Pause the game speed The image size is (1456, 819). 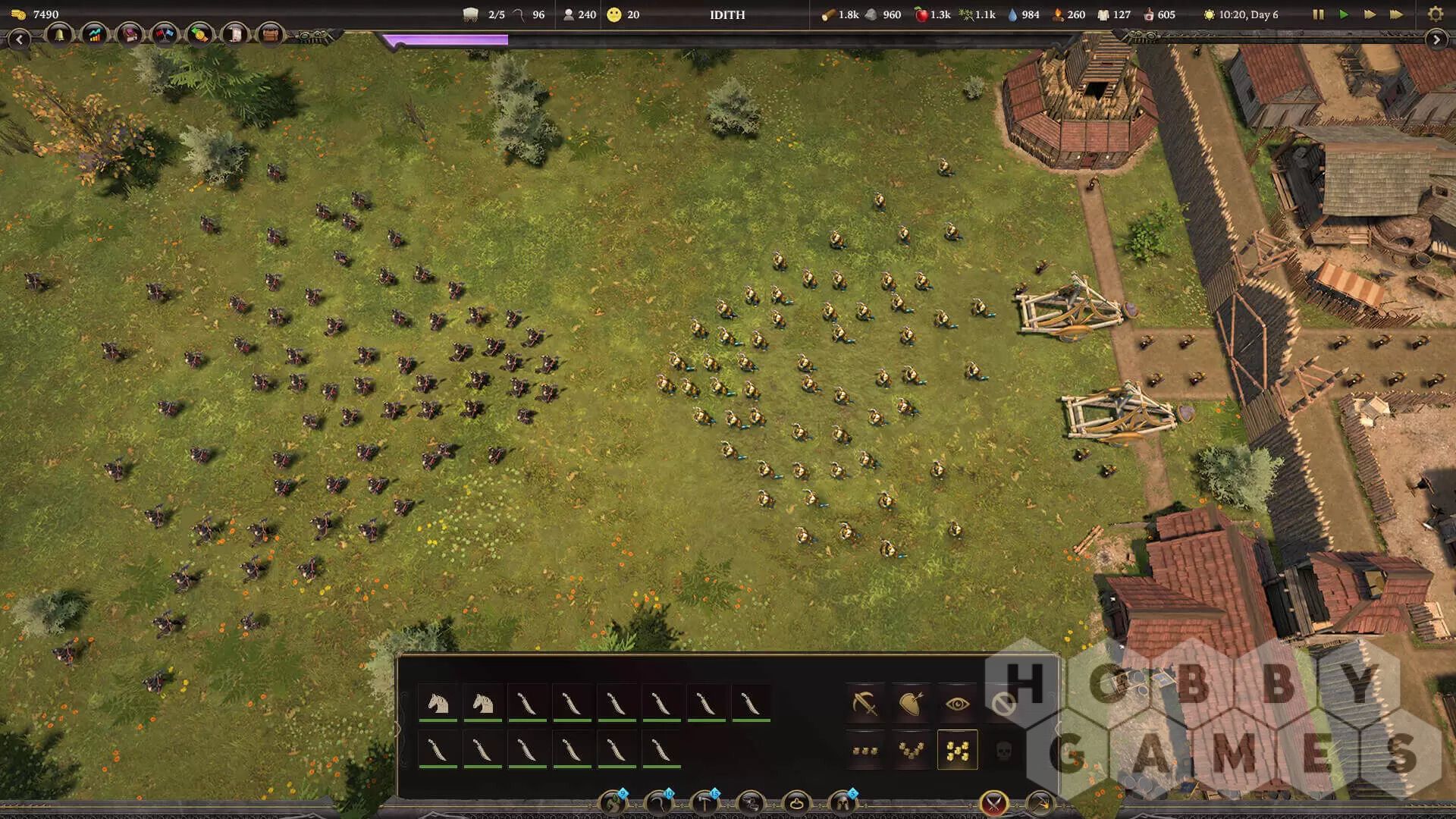pyautogui.click(x=1318, y=14)
